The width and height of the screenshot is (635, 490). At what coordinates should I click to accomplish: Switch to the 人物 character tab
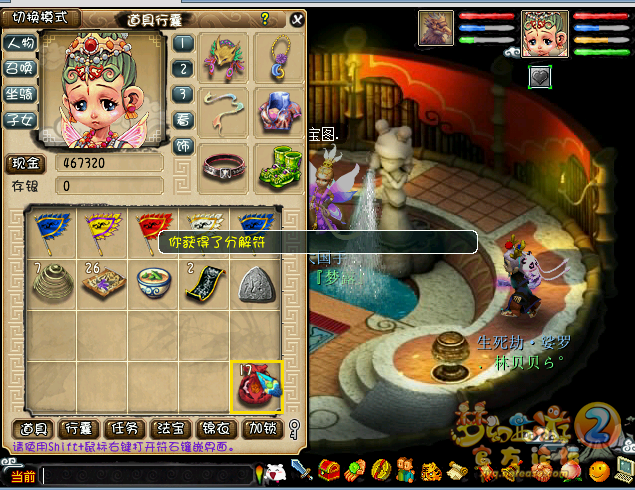20,44
